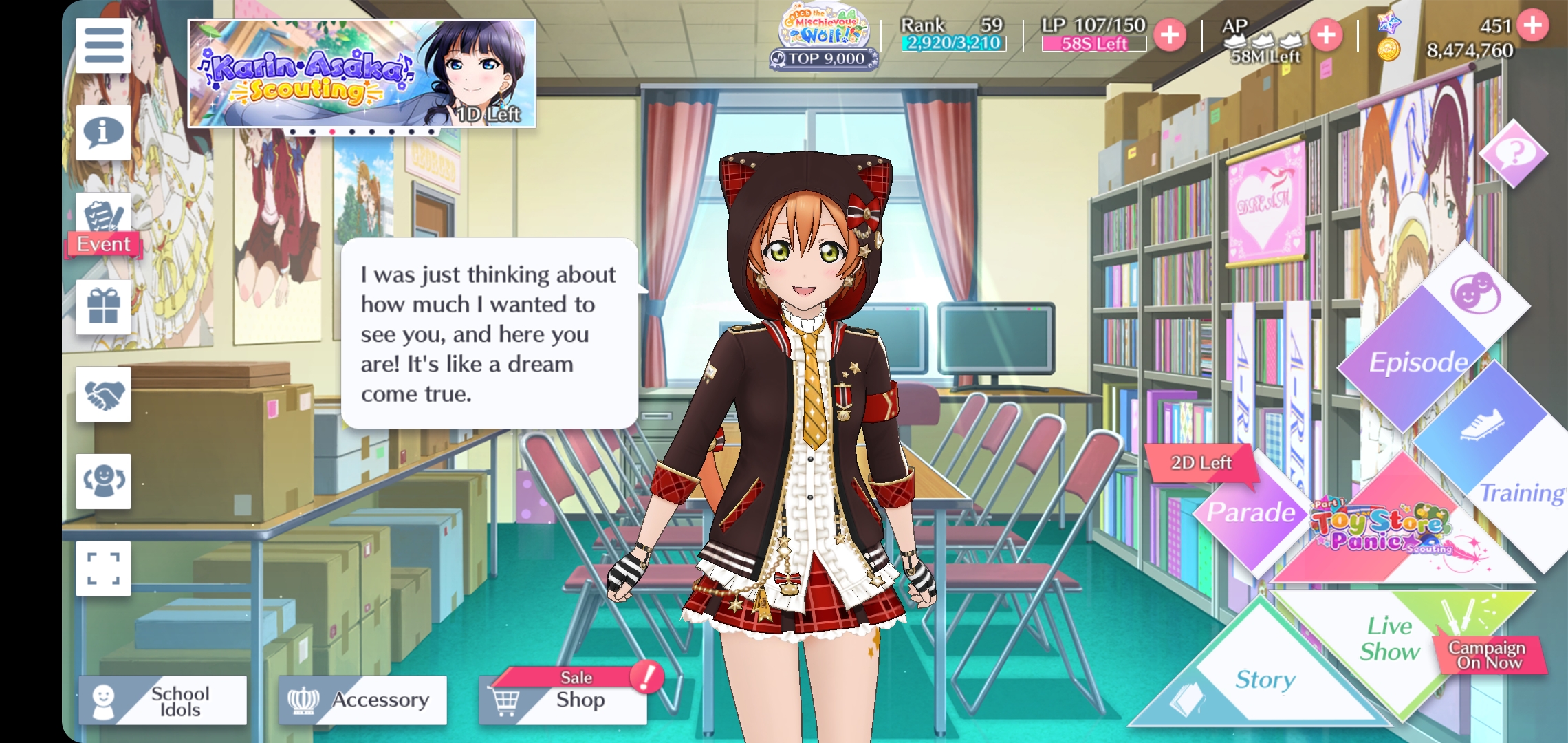Open the Karin Asaka Scouting banner
Screen dimensions: 1568x743
pos(362,74)
